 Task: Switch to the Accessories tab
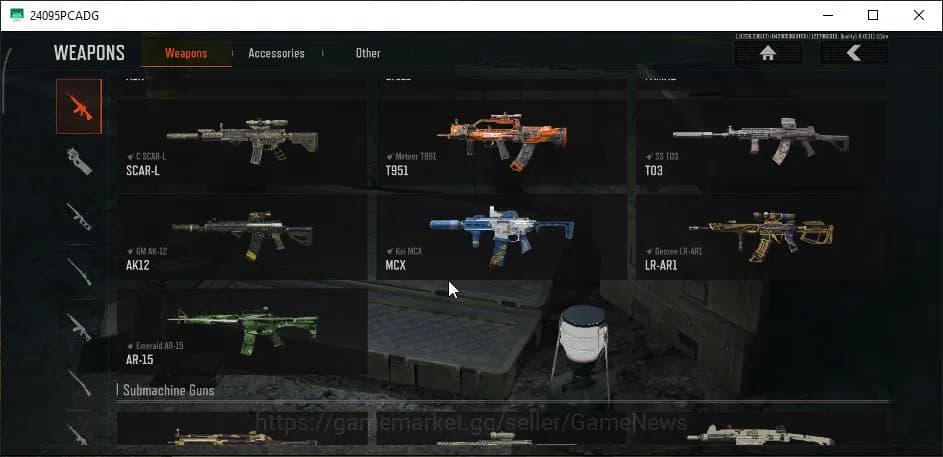point(276,53)
